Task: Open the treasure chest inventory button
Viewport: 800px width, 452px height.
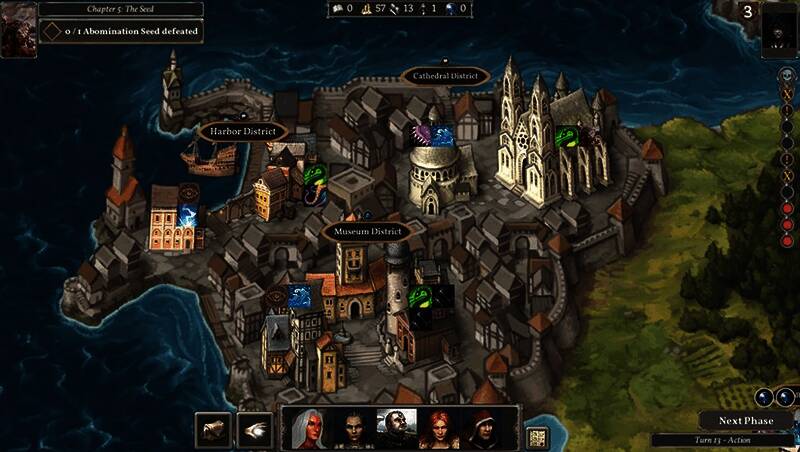Action: [x=213, y=429]
